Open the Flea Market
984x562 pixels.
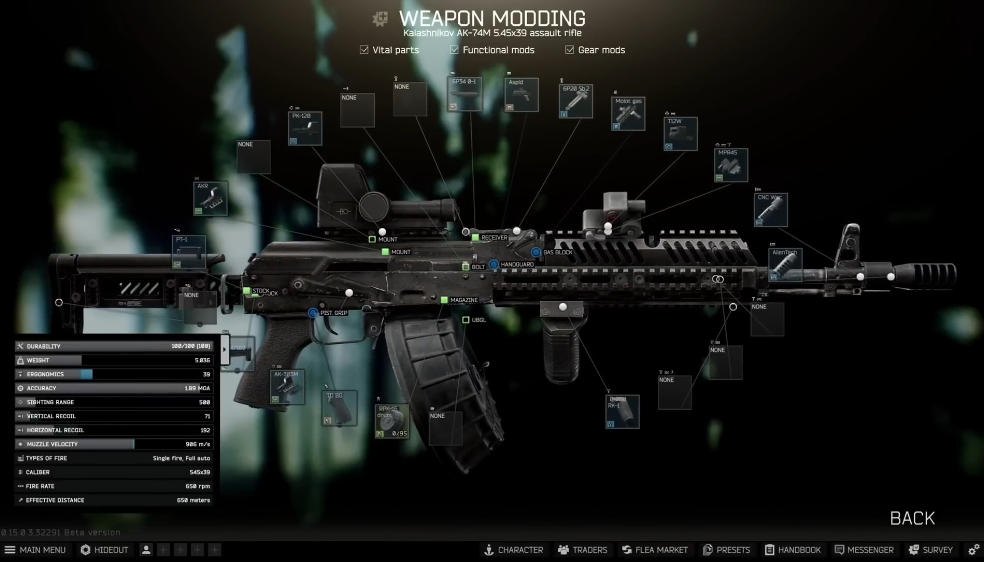pyautogui.click(x=655, y=550)
